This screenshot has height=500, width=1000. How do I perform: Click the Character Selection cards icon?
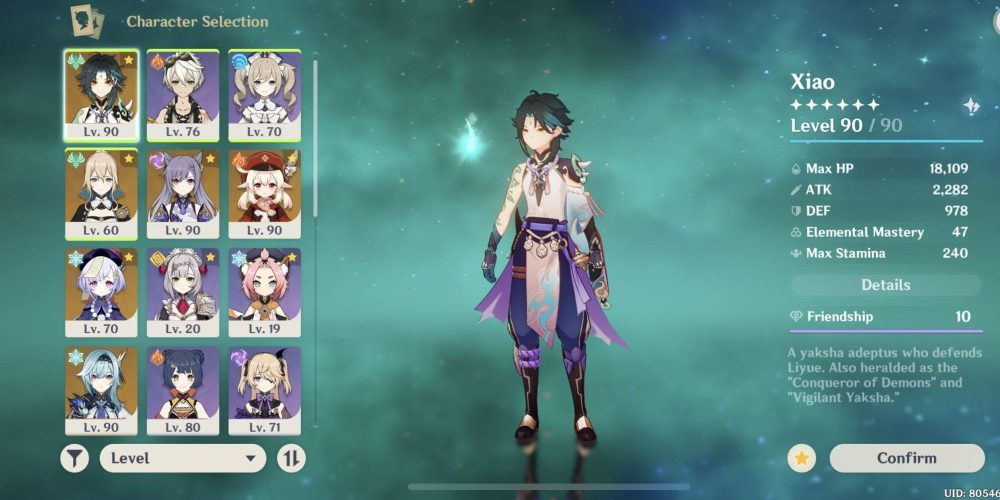tap(87, 20)
